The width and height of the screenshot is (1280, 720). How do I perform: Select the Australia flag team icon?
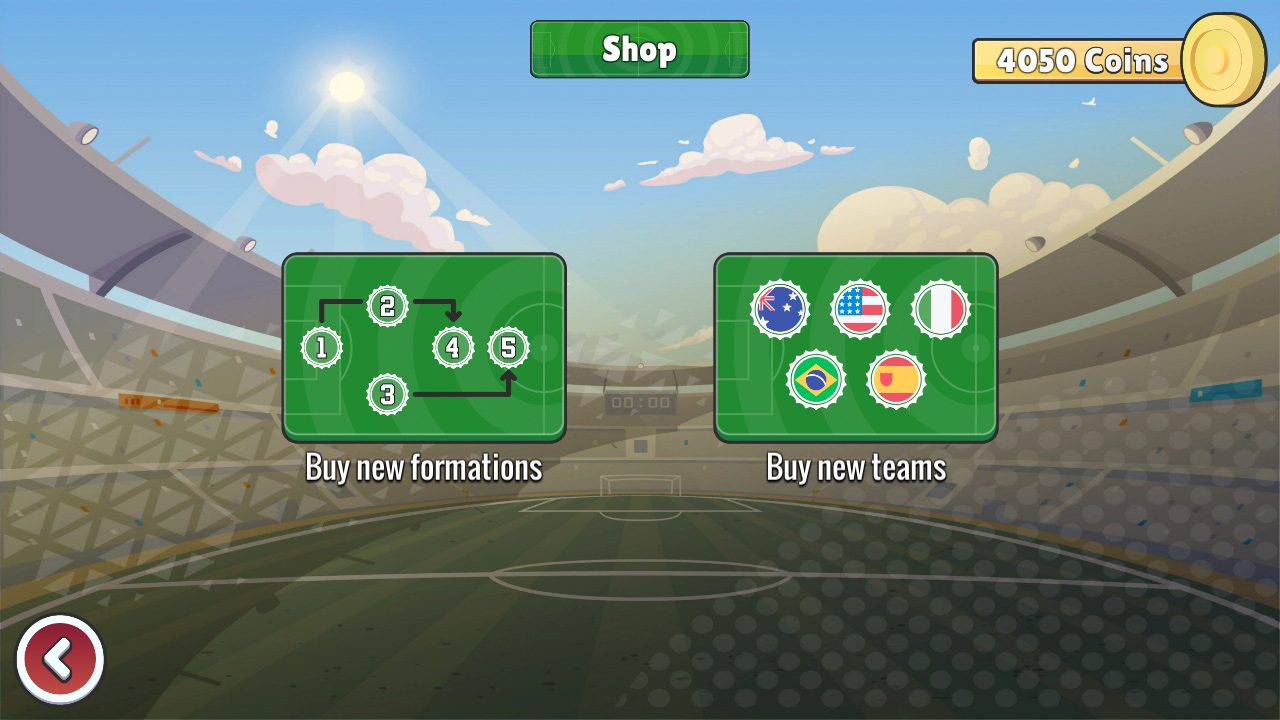pyautogui.click(x=779, y=308)
